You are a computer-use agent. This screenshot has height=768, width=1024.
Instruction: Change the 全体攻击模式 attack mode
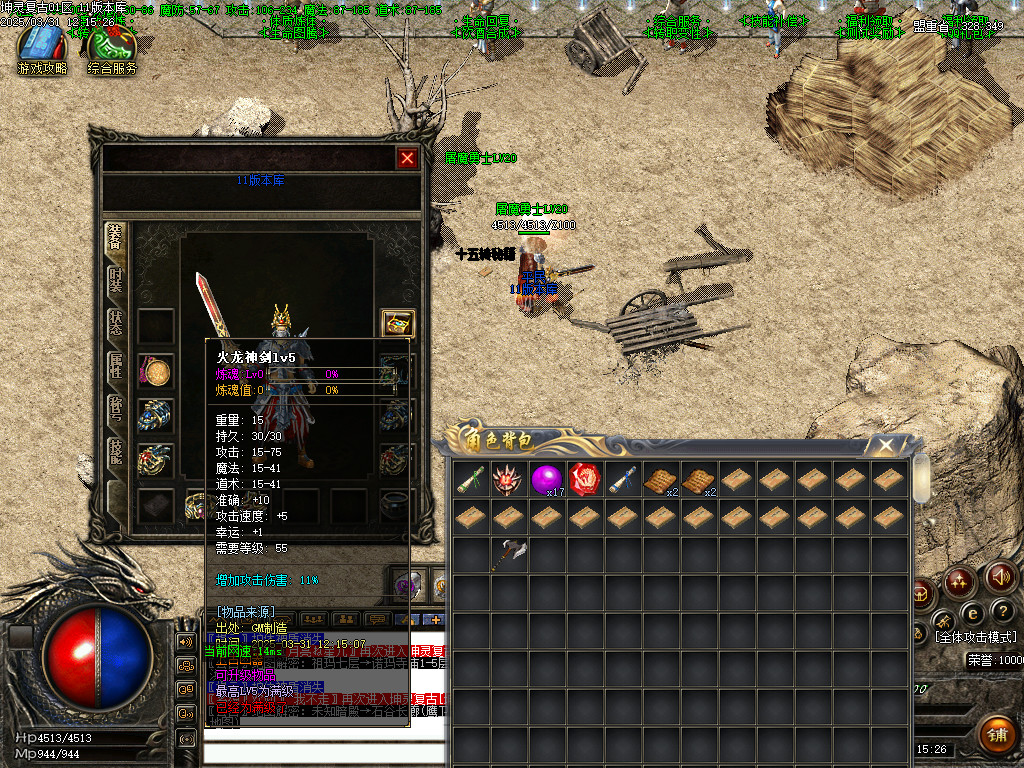click(x=974, y=637)
